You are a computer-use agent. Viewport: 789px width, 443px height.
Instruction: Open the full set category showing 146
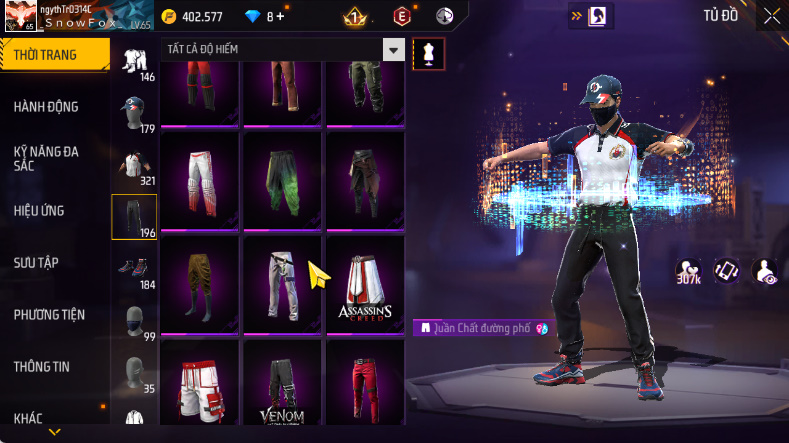133,62
